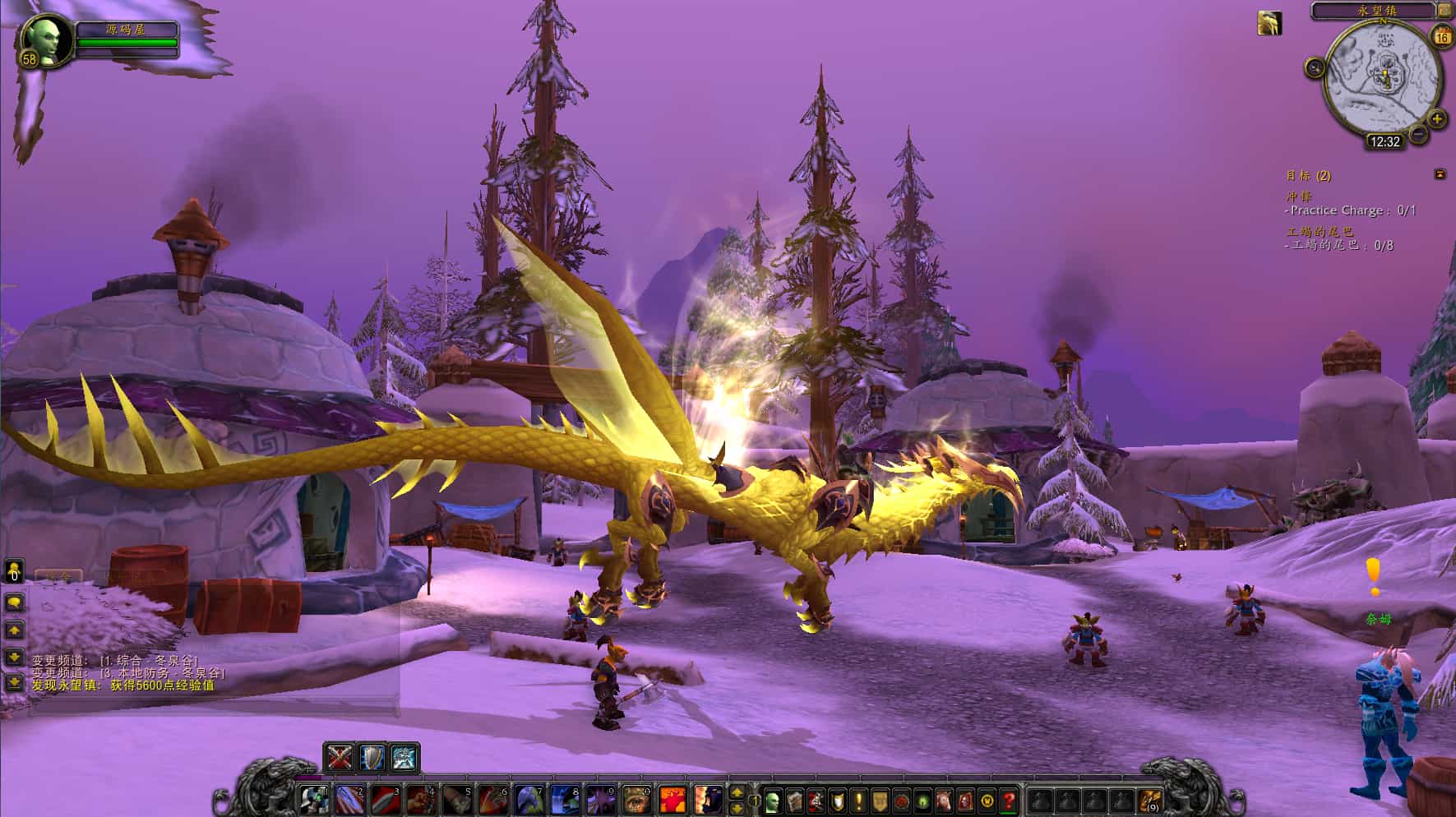Screen dimensions: 1456x817
Task: Open the spellbook micro button
Action: click(794, 800)
